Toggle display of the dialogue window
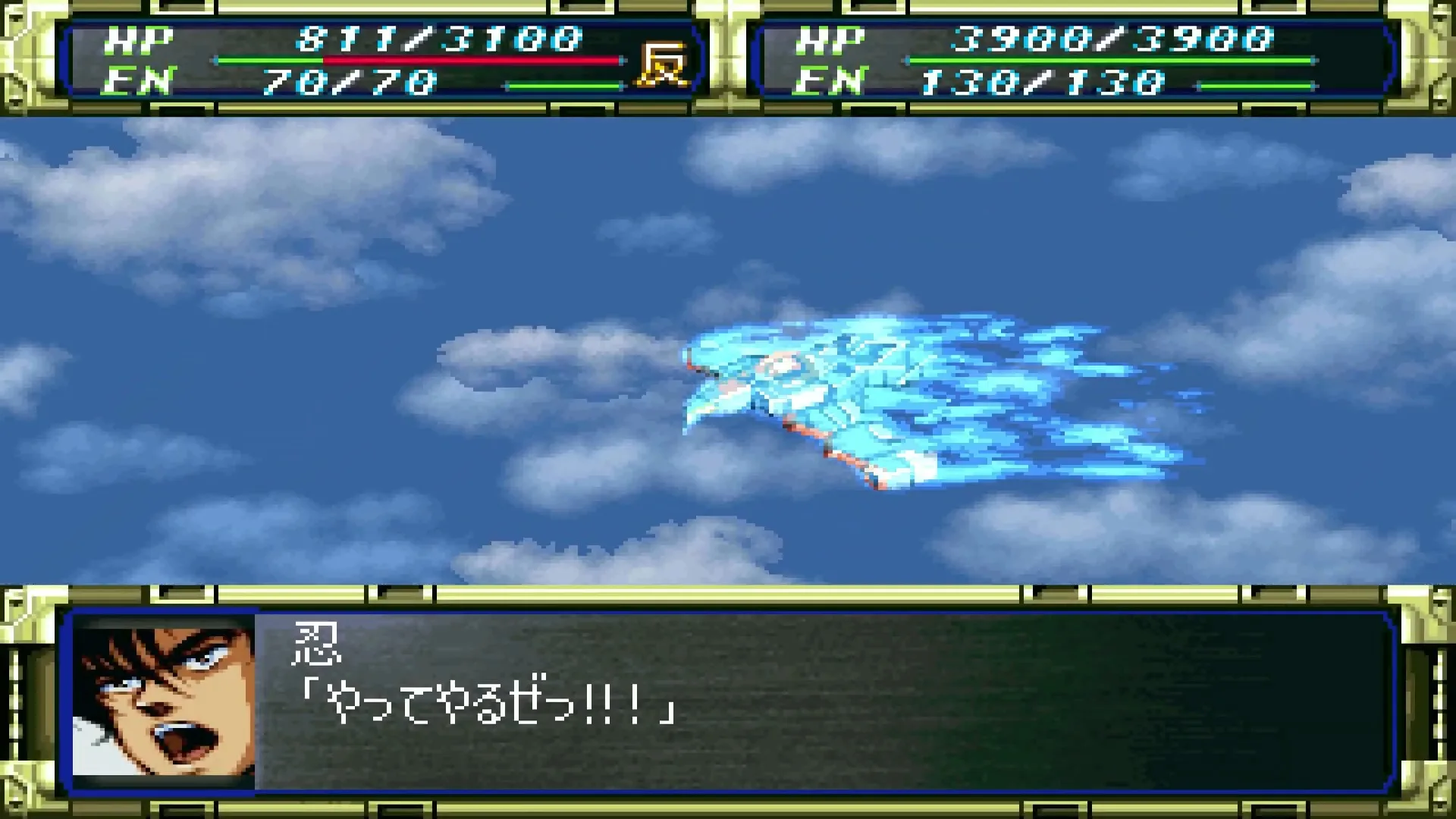Viewport: 1456px width, 819px height. [x=758, y=698]
